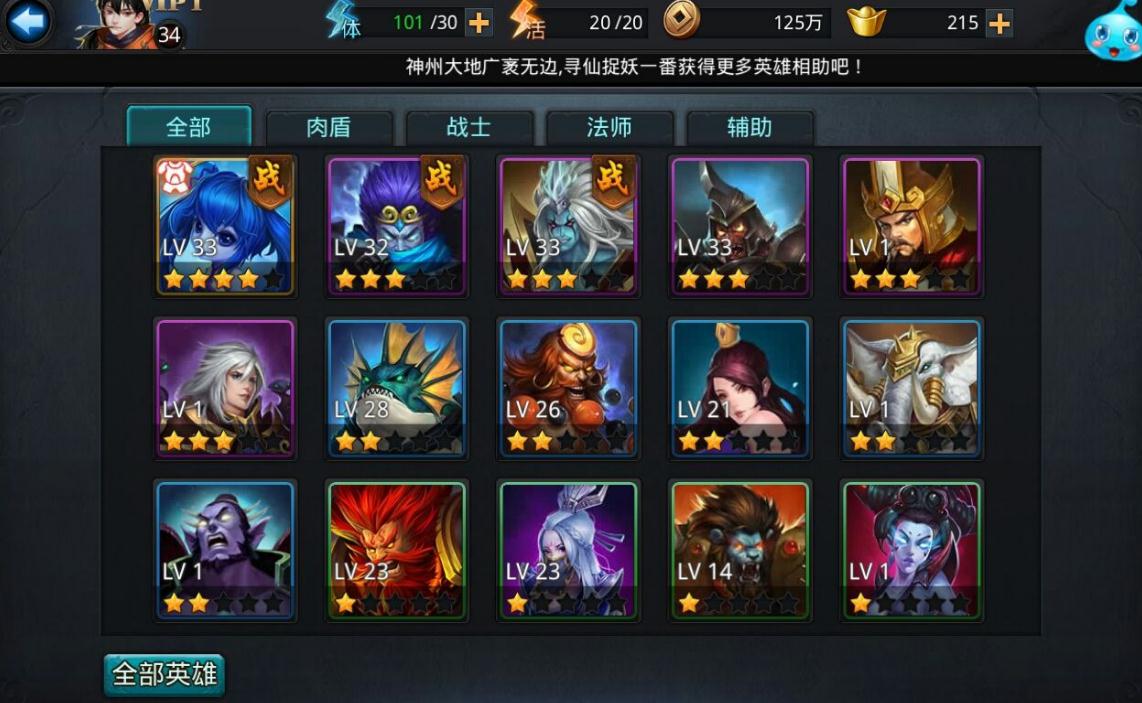The image size is (1142, 703).
Task: Click the 全部英雄 button
Action: (x=164, y=674)
